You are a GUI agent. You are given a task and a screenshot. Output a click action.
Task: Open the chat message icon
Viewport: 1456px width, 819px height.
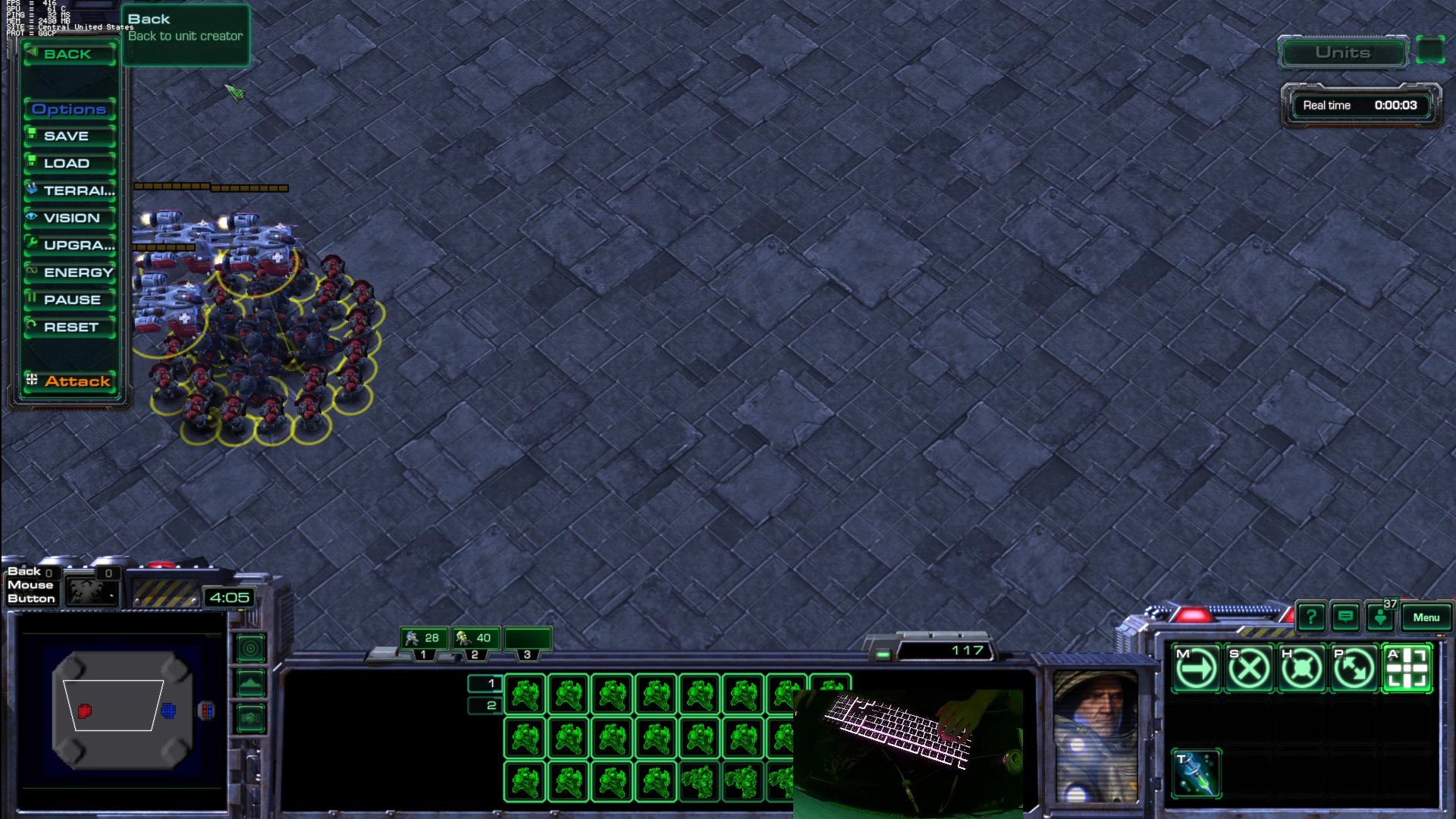point(1347,617)
